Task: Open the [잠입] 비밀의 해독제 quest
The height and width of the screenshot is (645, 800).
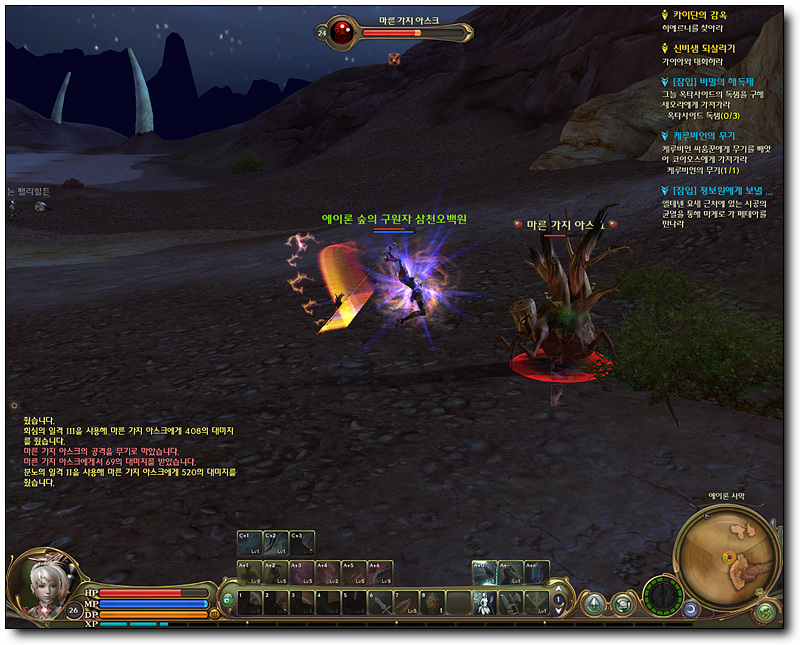Action: [714, 81]
